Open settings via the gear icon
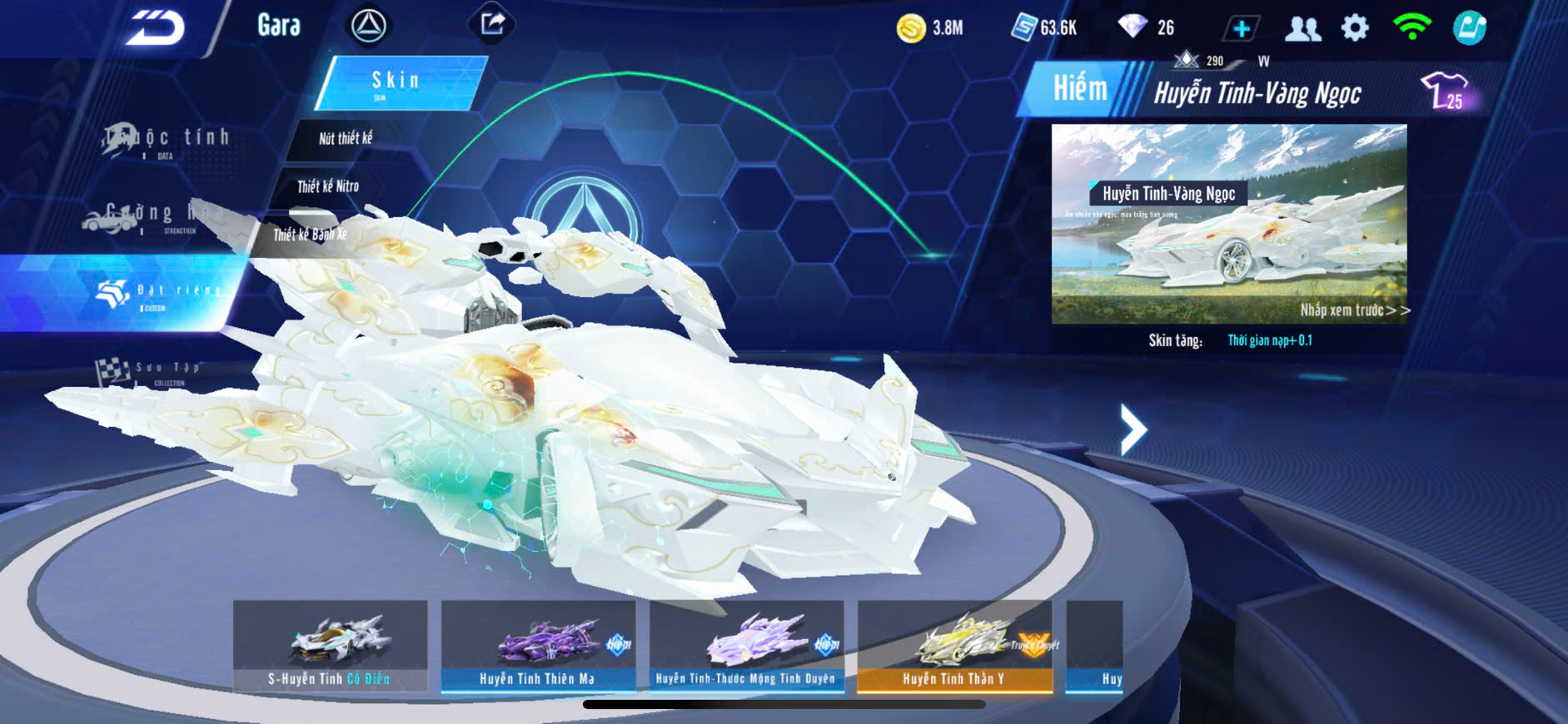The width and height of the screenshot is (1568, 724). (1355, 28)
